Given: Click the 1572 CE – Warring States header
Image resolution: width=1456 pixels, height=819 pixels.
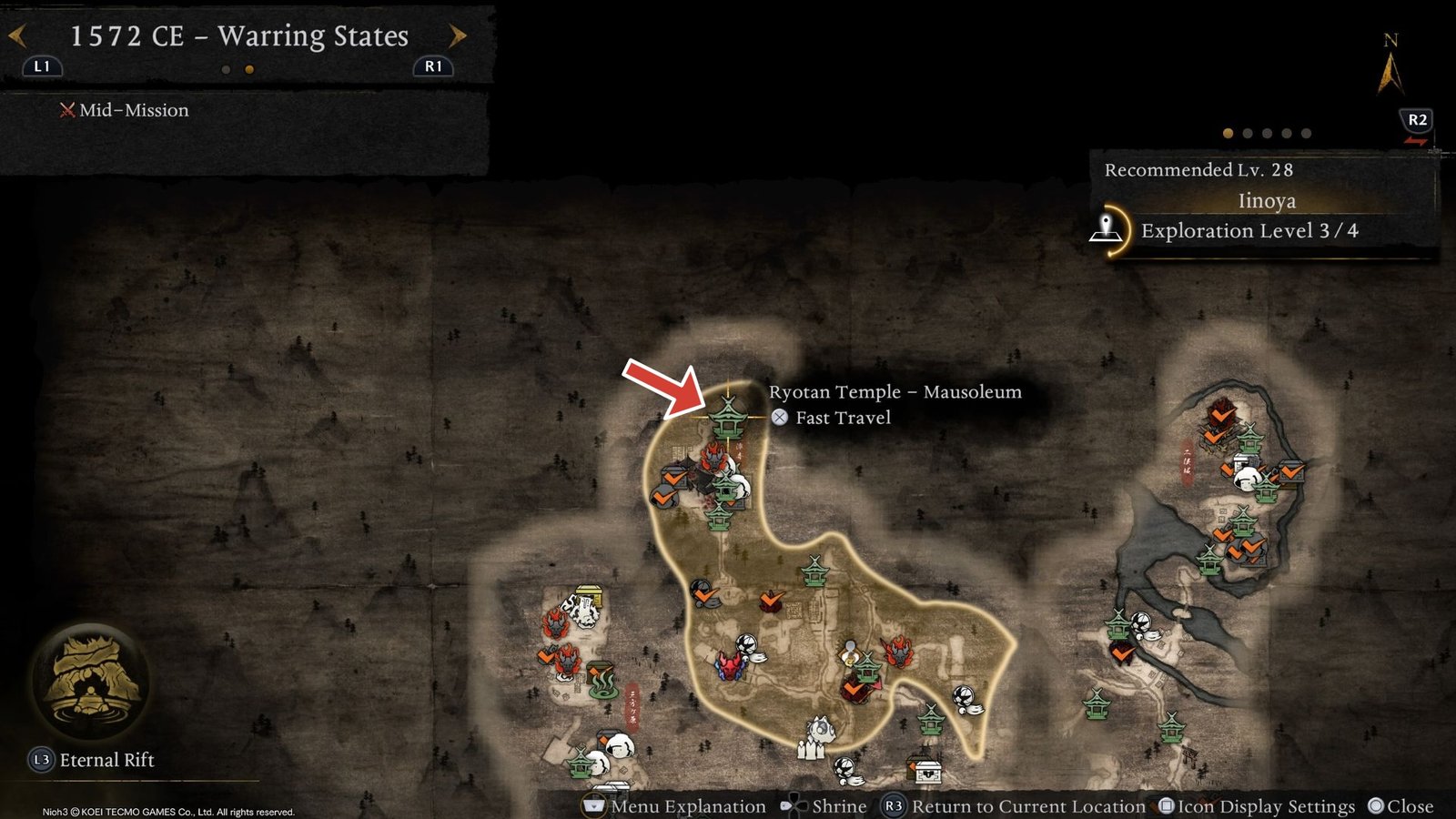Looking at the screenshot, I should [241, 36].
